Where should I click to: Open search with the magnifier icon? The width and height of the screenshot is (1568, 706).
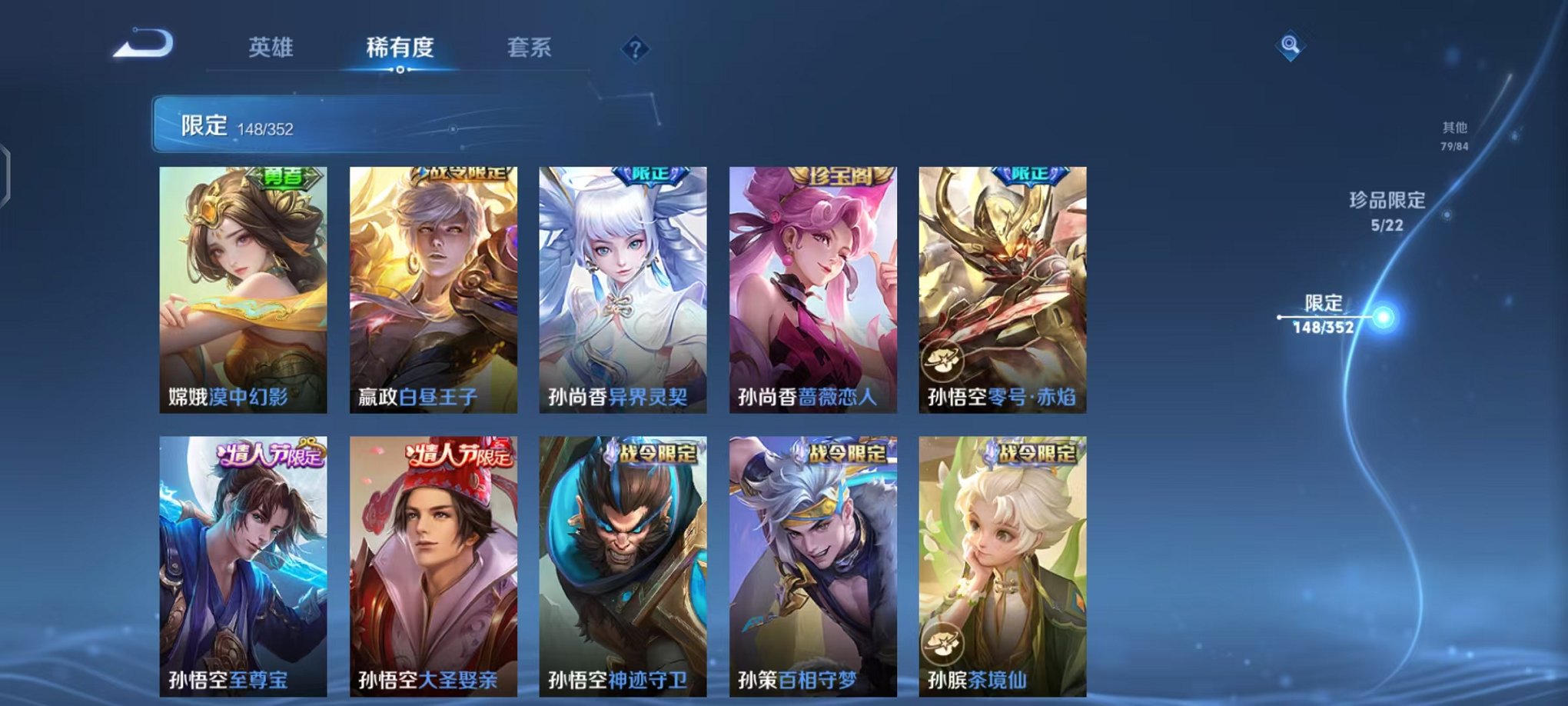[1289, 46]
